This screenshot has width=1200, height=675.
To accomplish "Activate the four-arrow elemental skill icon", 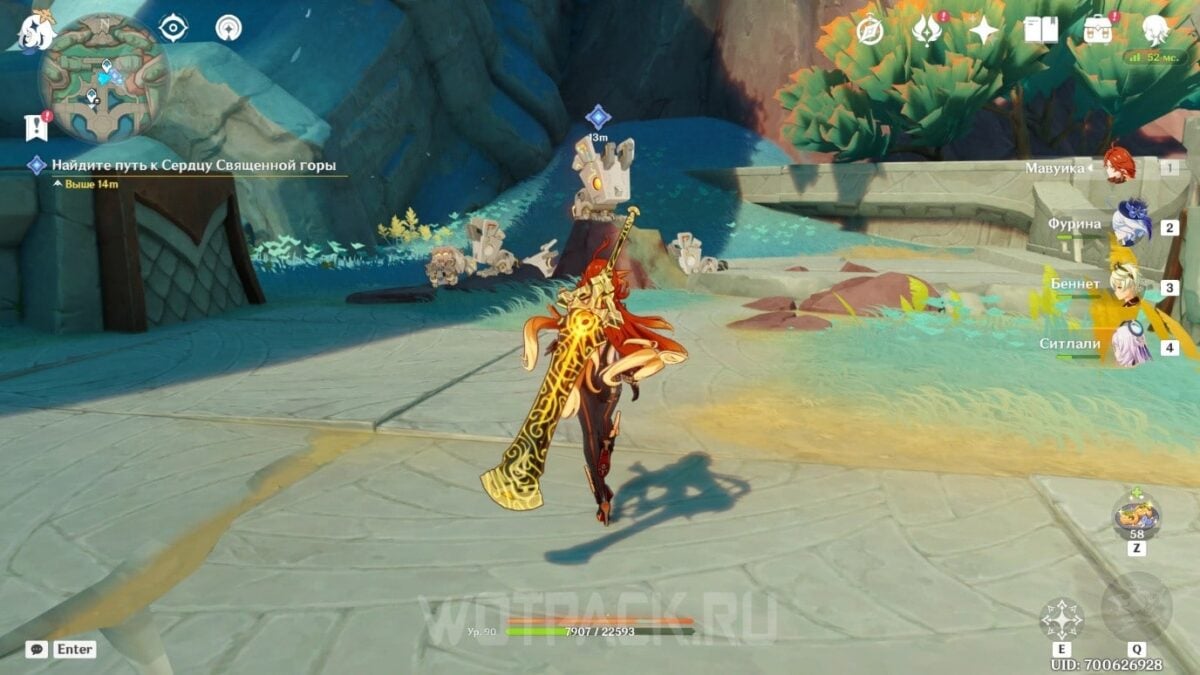I will [1061, 619].
